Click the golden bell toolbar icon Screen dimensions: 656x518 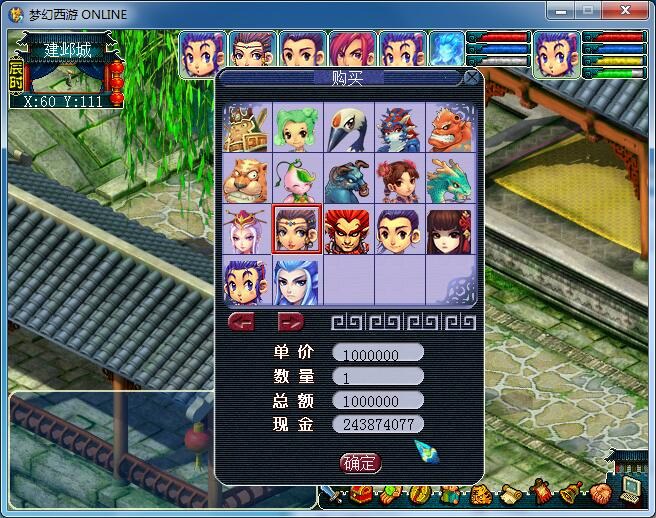pyautogui.click(x=572, y=493)
